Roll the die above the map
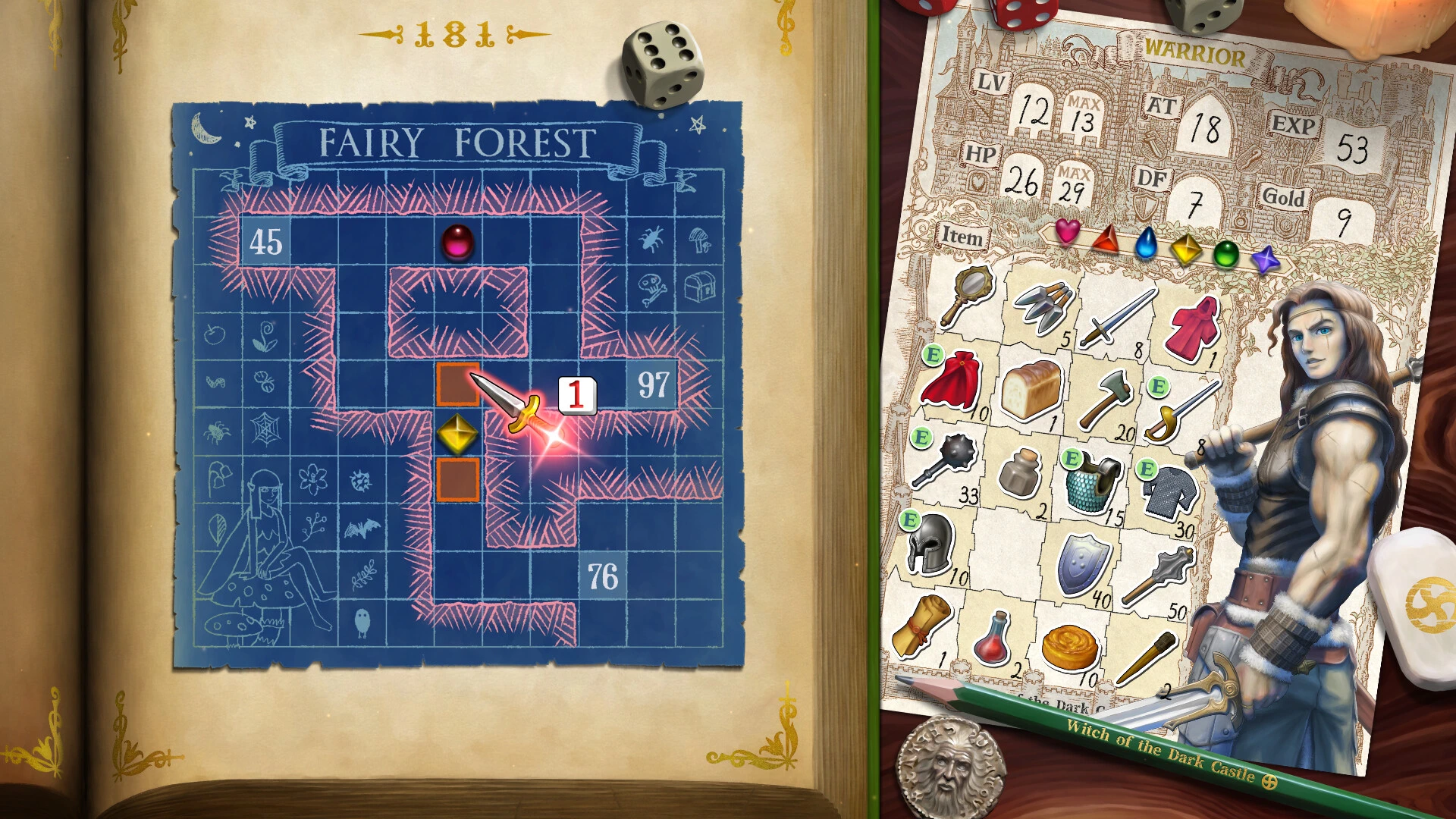The width and height of the screenshot is (1456, 819). pyautogui.click(x=662, y=65)
